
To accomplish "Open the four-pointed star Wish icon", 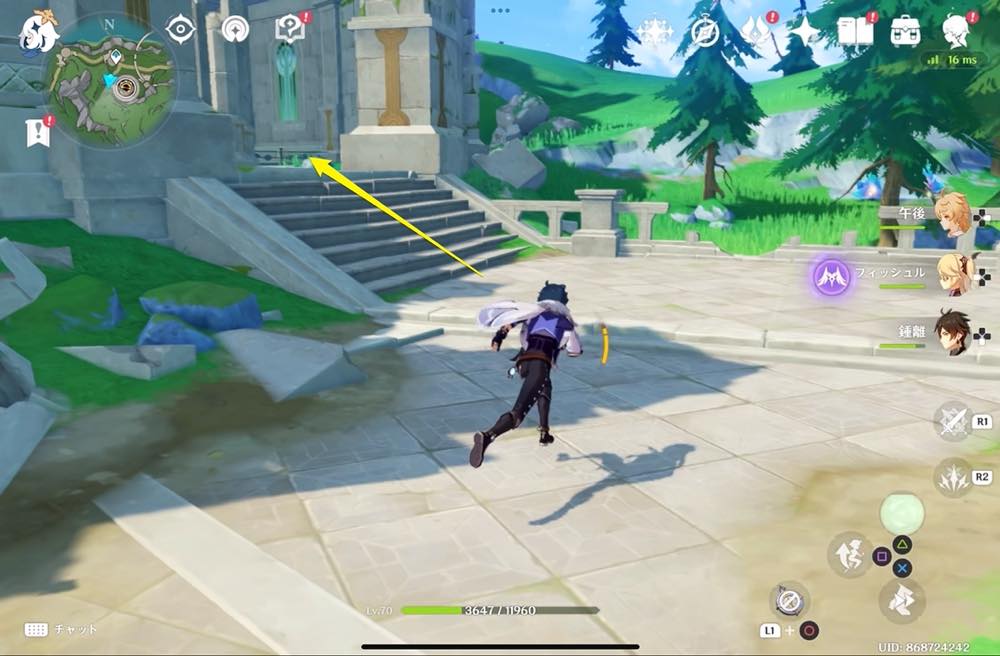I will click(804, 33).
